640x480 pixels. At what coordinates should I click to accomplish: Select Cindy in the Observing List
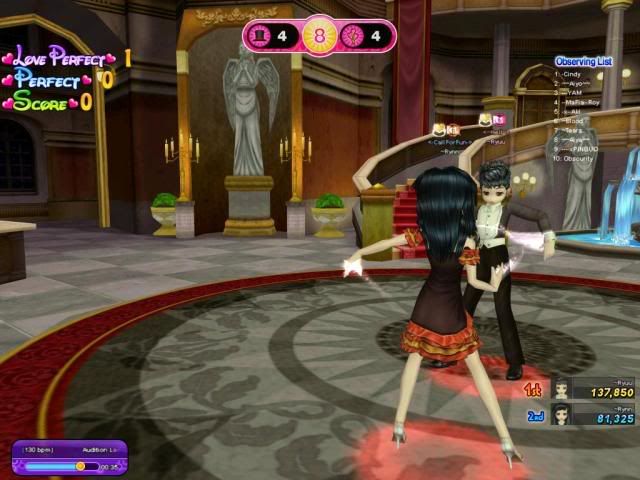click(x=572, y=74)
